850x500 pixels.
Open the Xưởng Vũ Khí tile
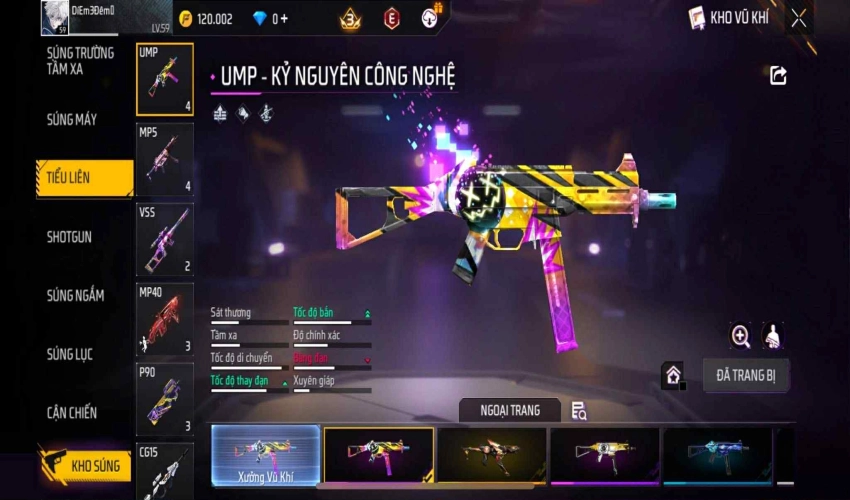266,456
